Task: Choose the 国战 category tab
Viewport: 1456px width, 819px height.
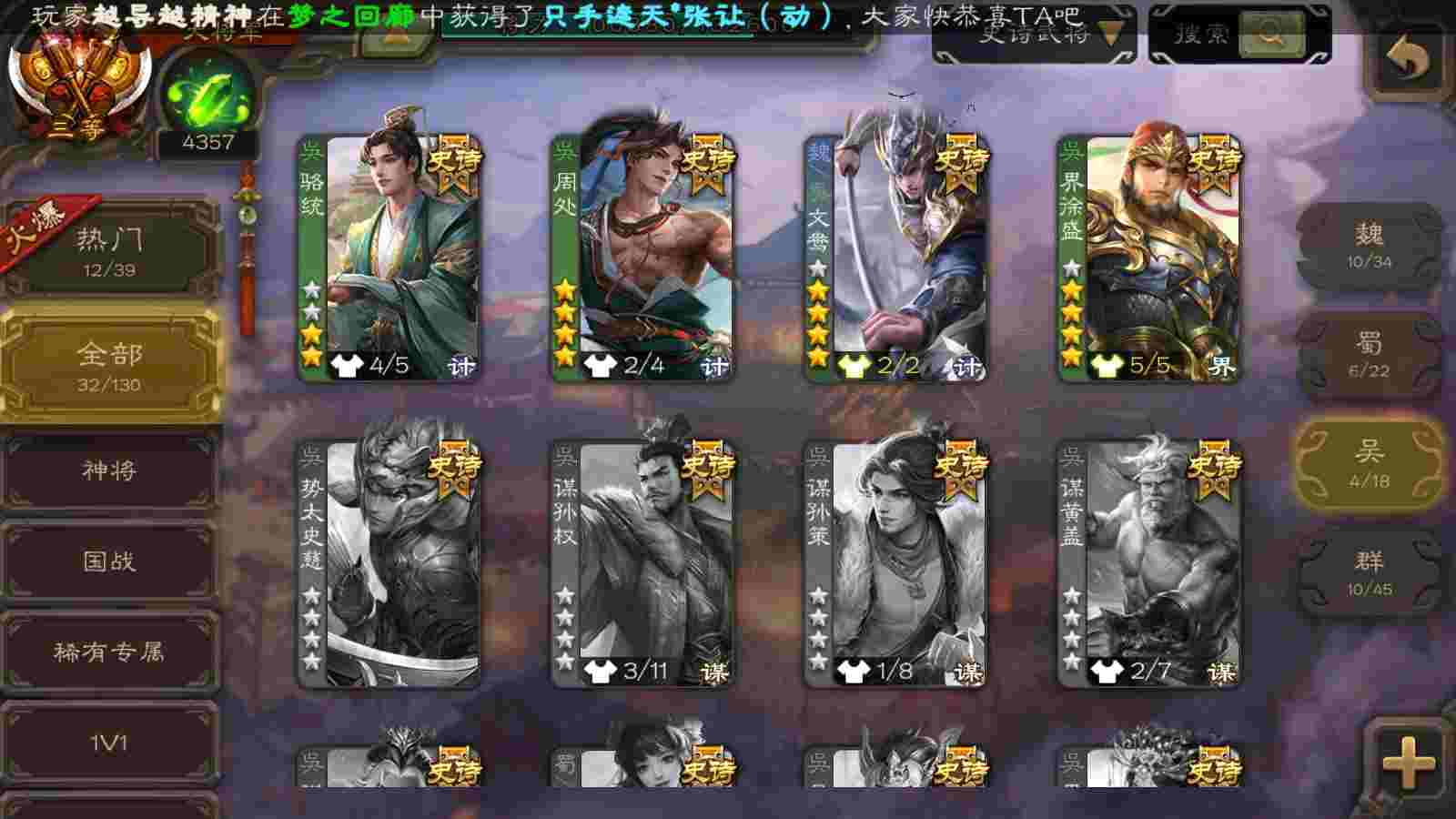Action: click(109, 561)
